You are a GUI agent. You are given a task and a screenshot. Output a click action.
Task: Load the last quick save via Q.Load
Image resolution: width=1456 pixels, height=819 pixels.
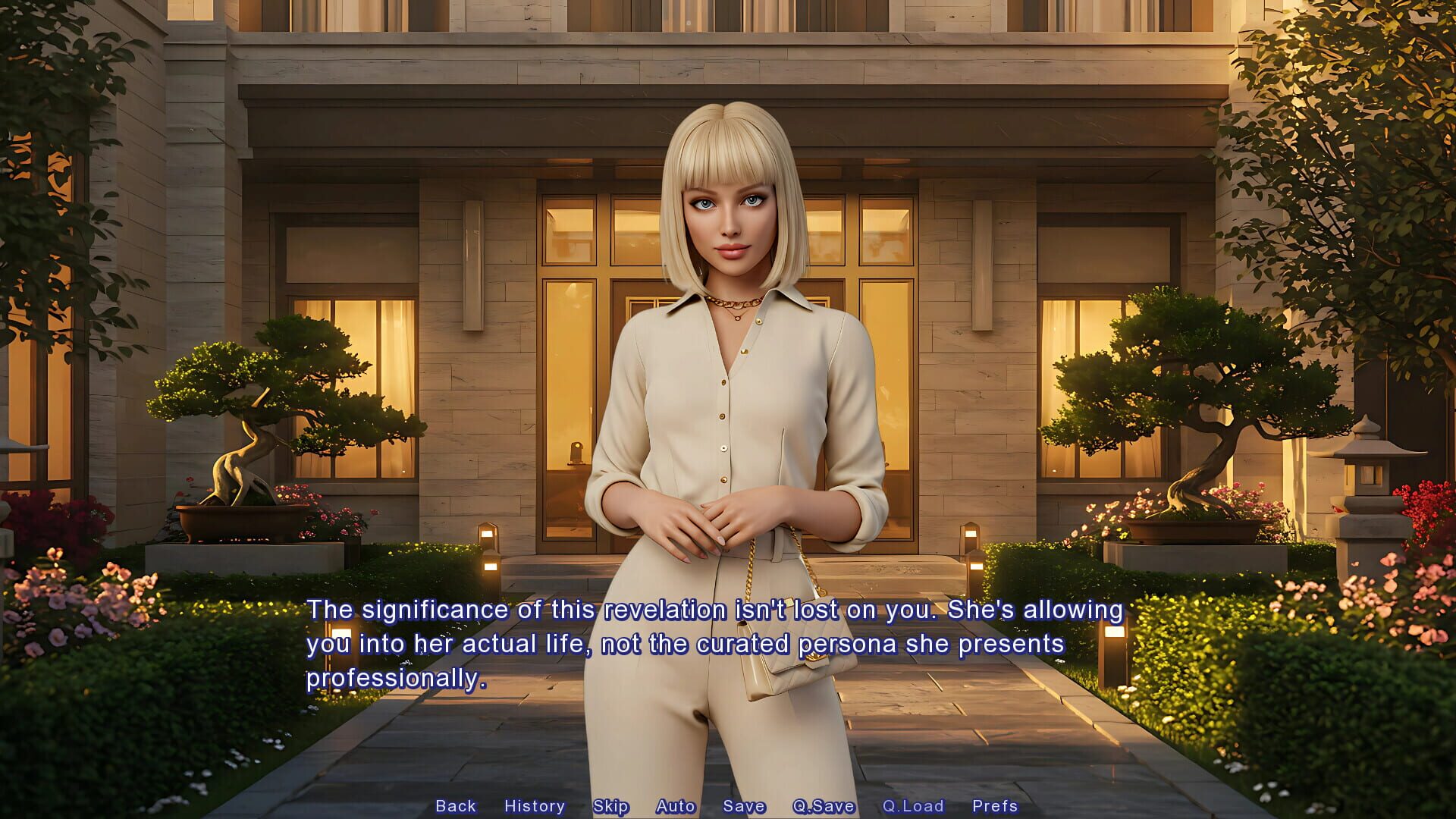coord(914,806)
